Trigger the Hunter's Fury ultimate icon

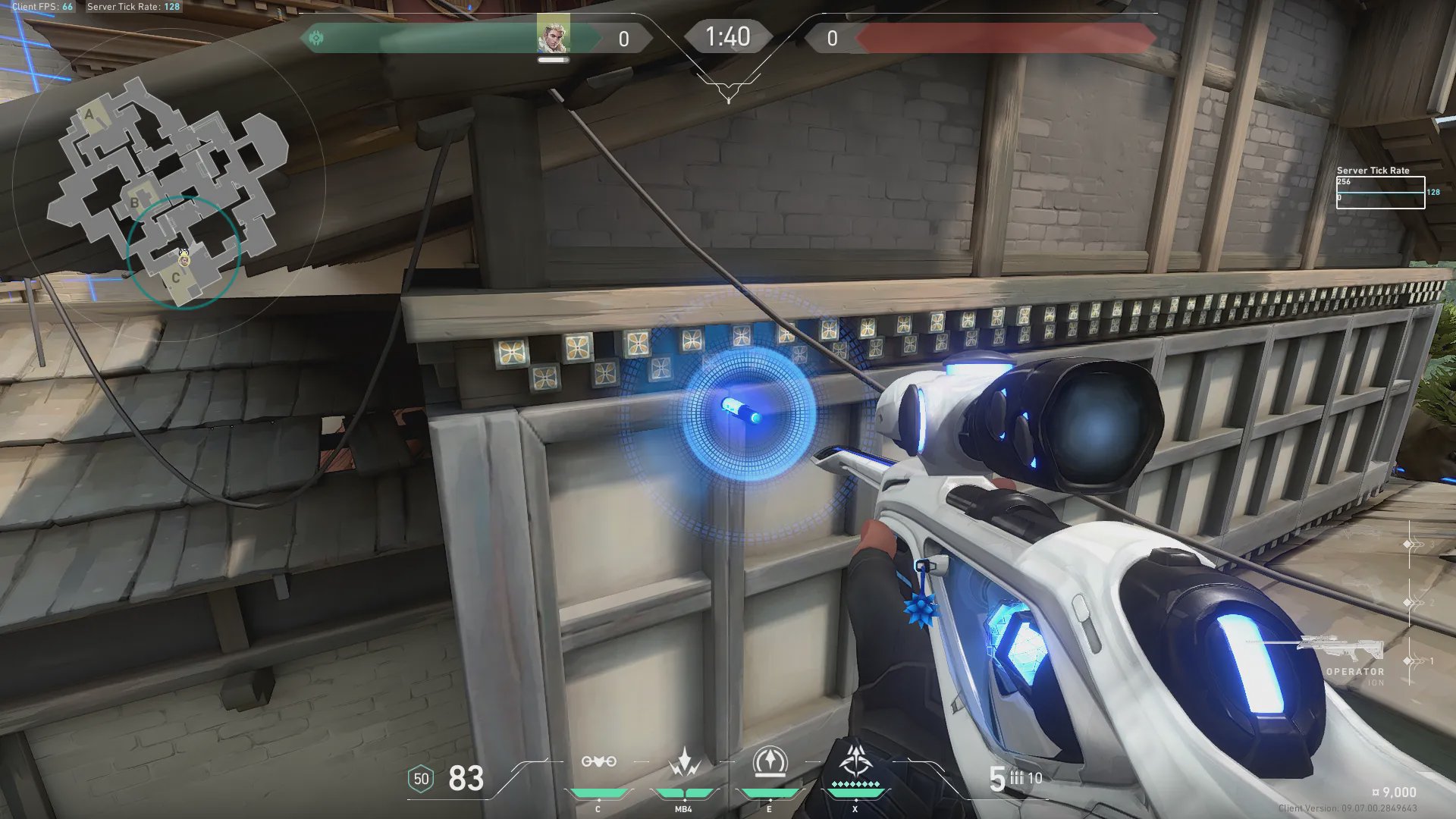(855, 761)
